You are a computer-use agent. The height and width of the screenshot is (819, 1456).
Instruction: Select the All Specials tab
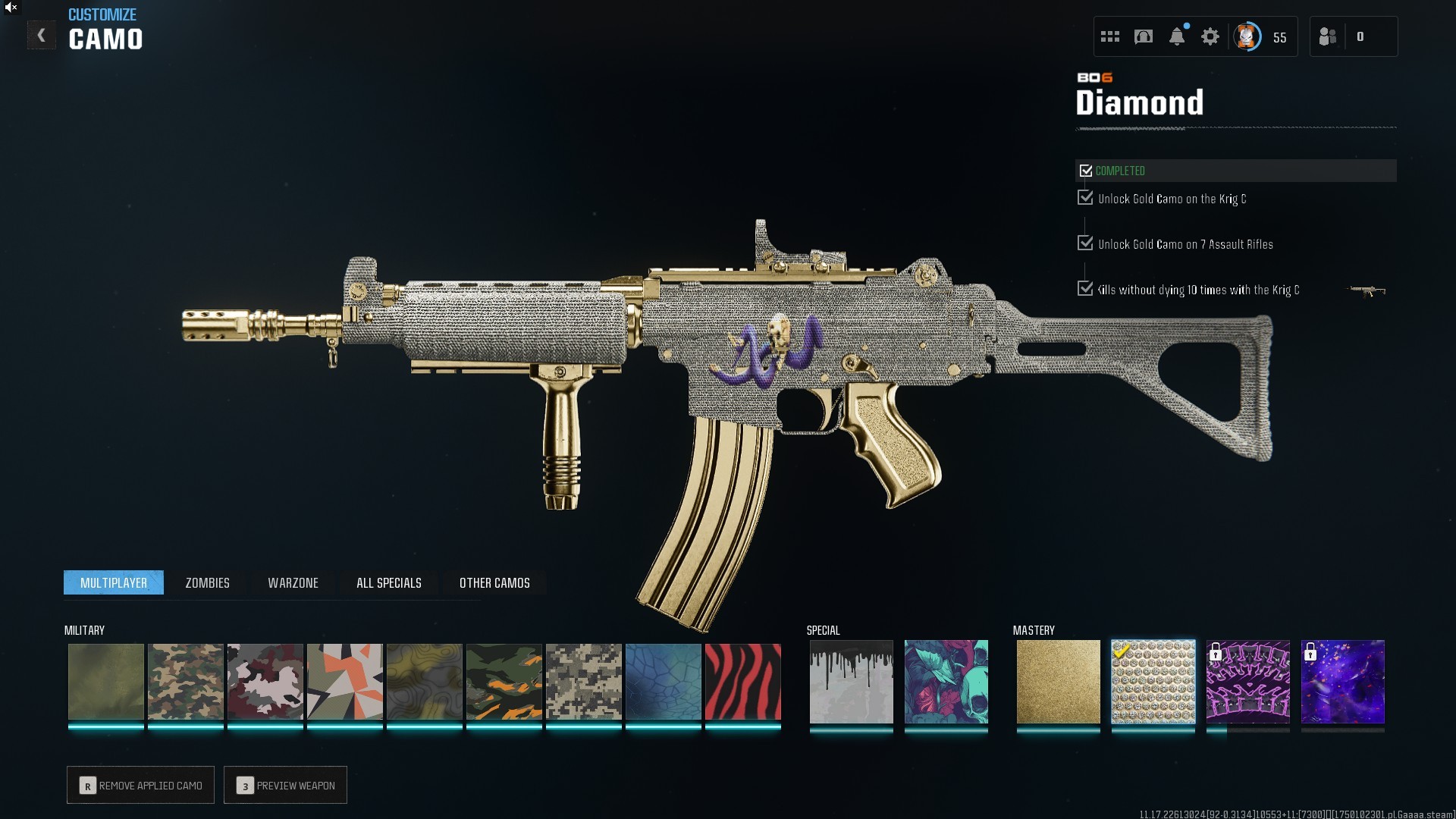pos(388,582)
